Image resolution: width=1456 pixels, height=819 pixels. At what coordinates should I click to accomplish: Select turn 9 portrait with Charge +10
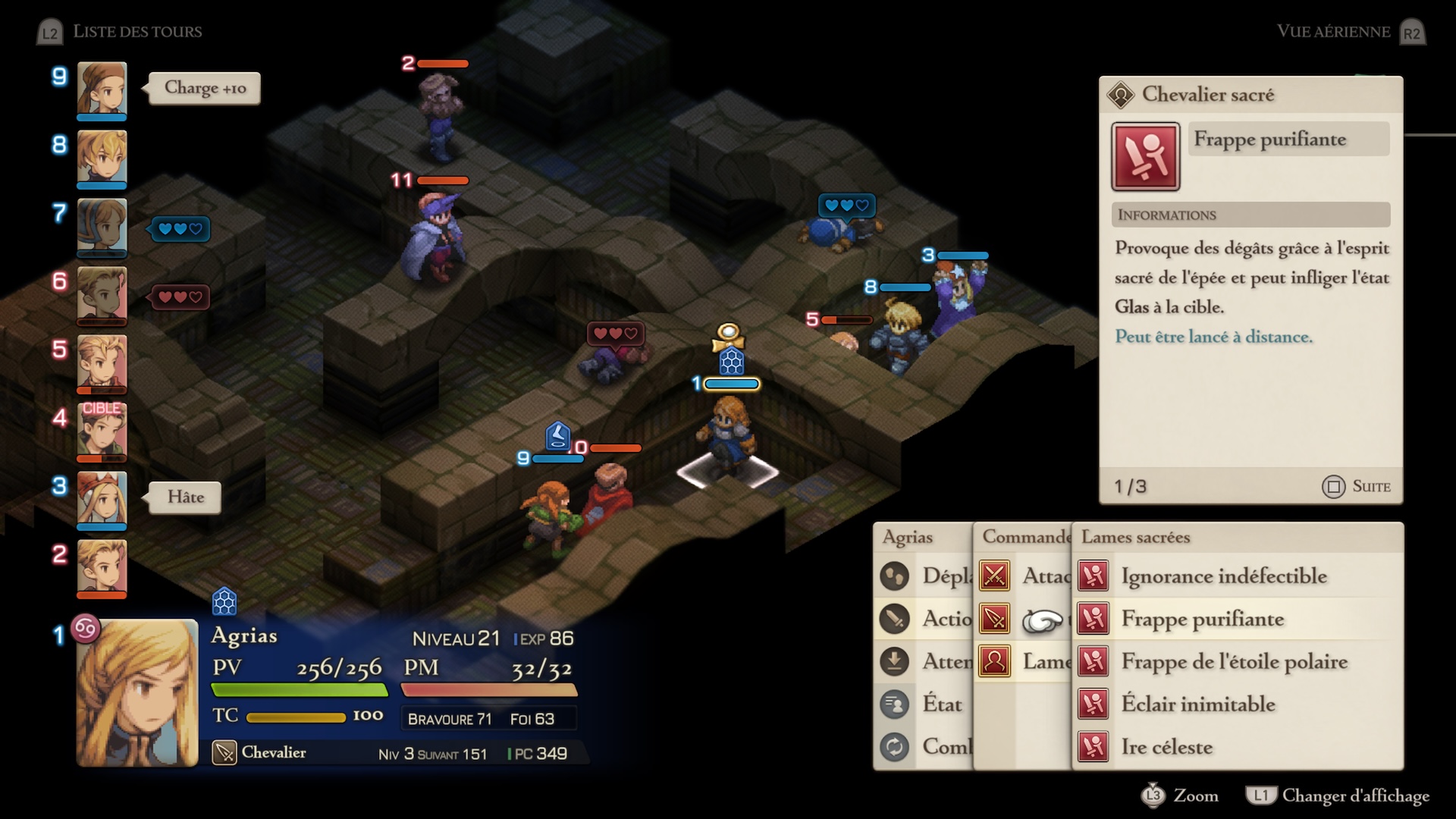coord(102,89)
